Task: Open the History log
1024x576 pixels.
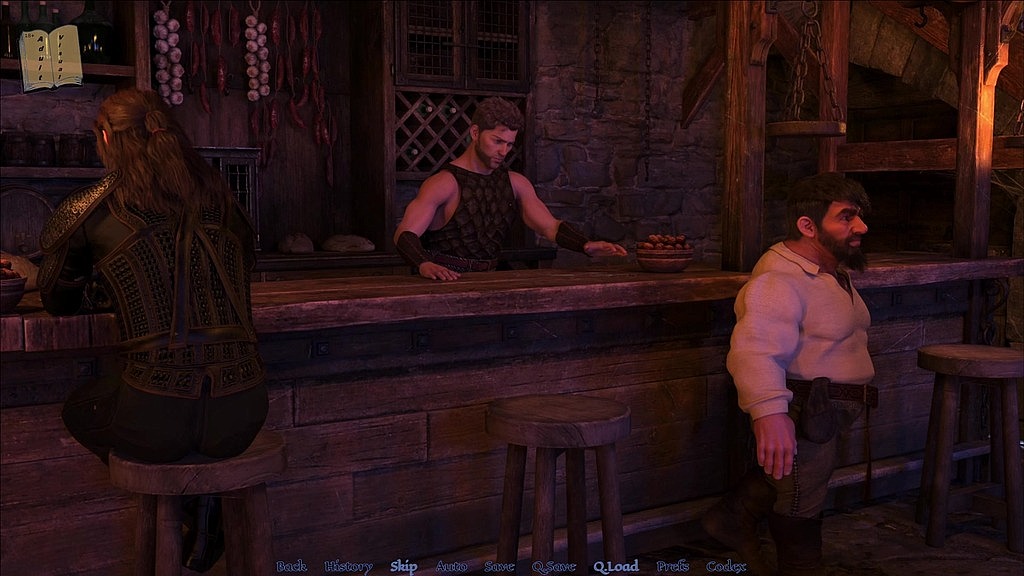Action: [348, 566]
